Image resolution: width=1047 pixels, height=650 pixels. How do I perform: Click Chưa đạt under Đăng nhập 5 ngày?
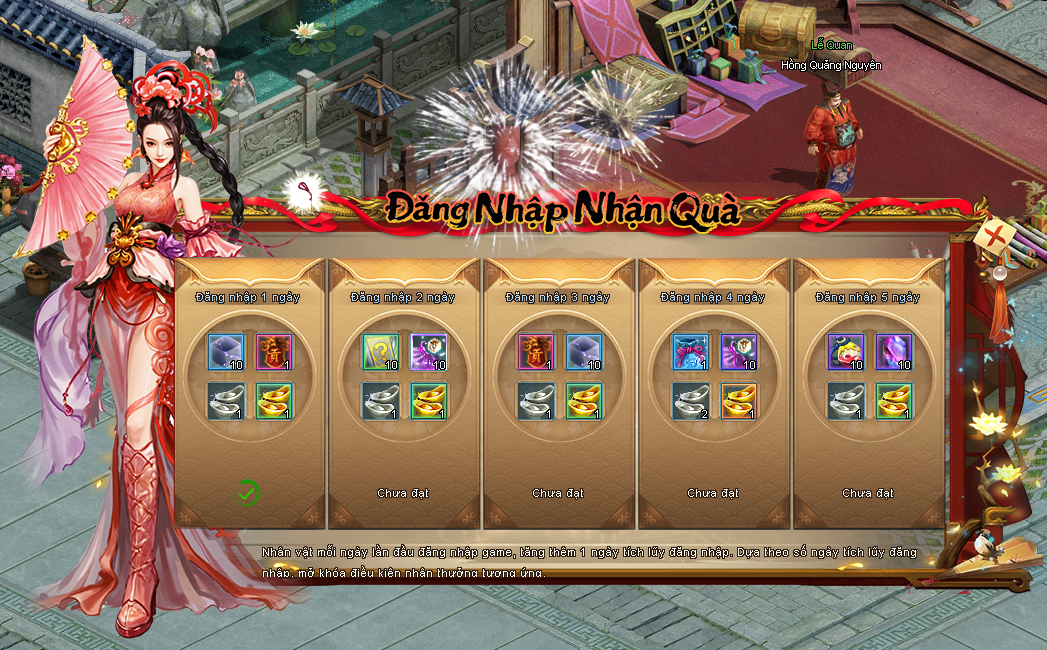click(x=867, y=493)
